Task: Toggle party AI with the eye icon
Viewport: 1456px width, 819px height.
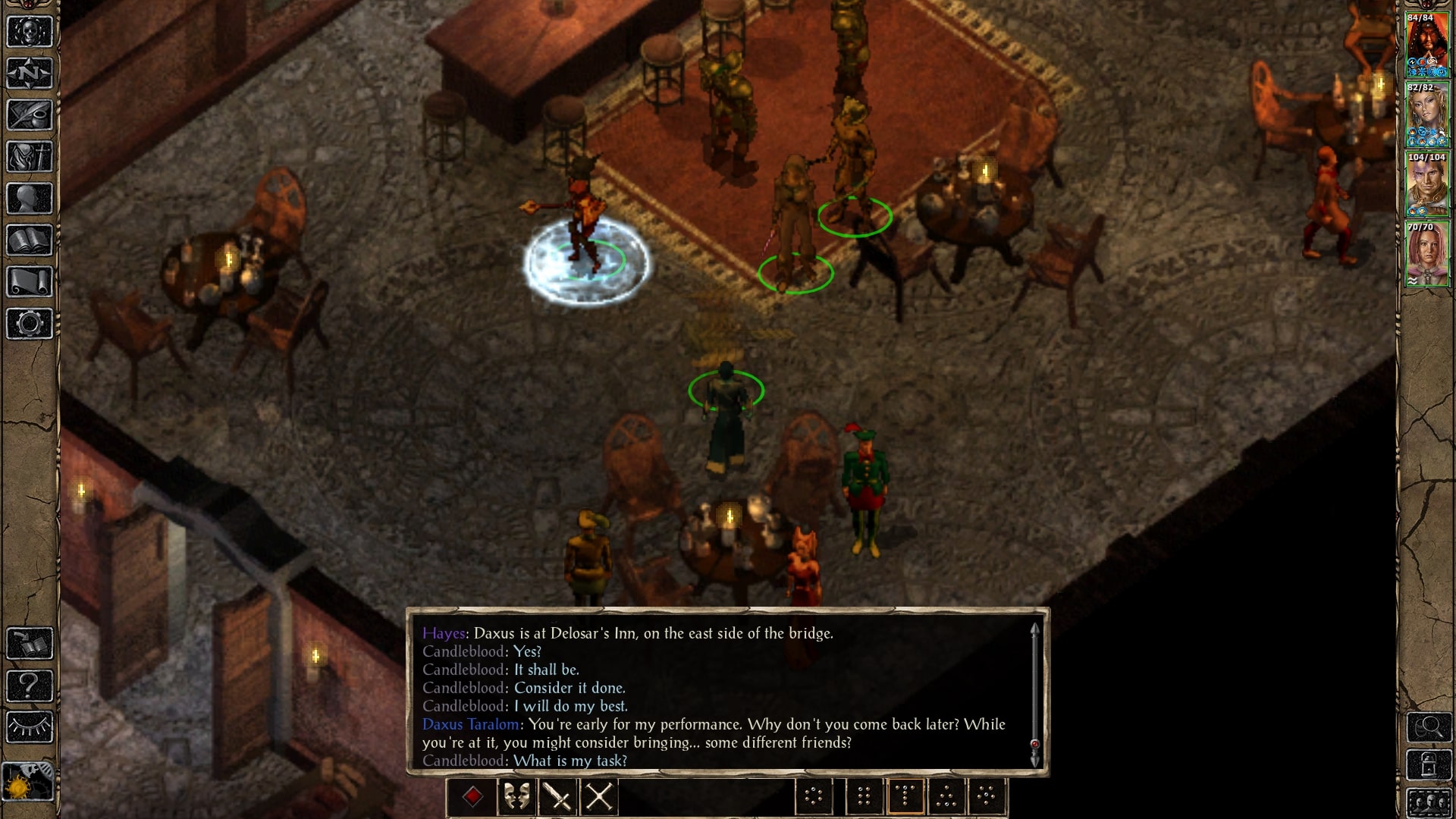Action: tap(29, 726)
